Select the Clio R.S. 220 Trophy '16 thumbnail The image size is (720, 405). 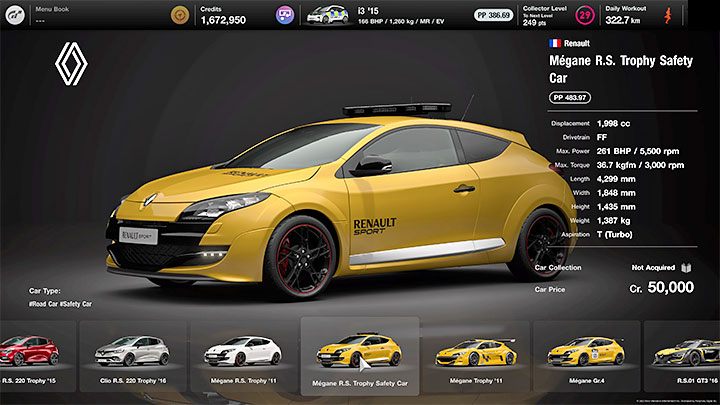click(131, 351)
